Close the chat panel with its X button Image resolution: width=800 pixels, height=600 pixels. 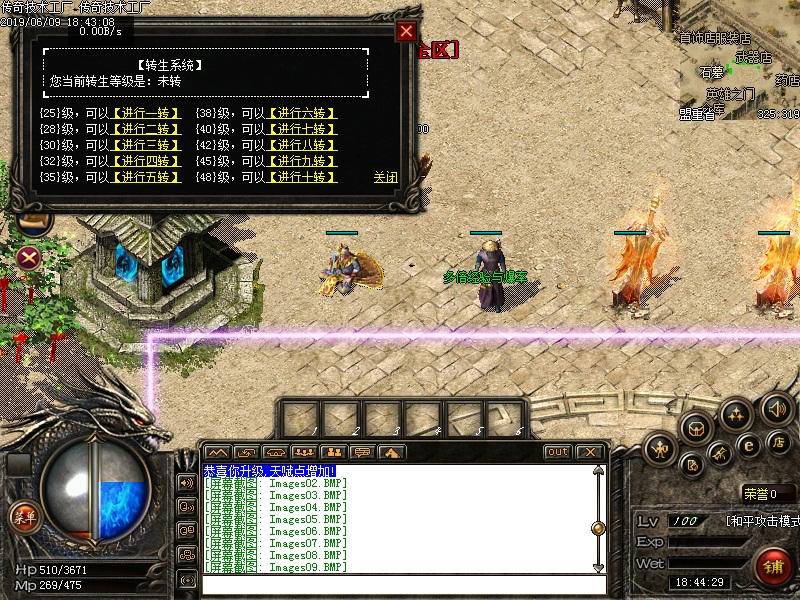[x=589, y=452]
